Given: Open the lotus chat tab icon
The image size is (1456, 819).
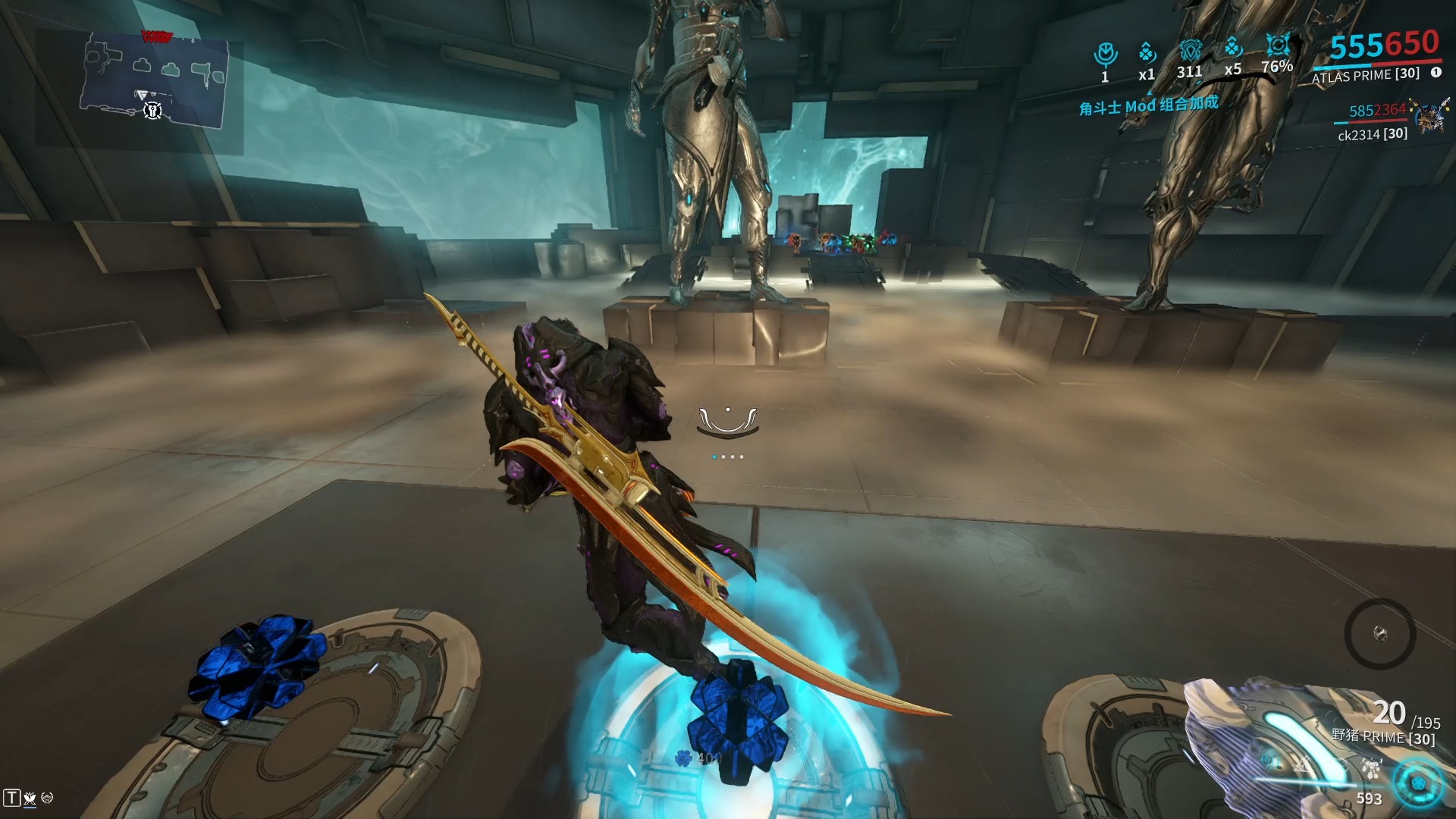Looking at the screenshot, I should 30,798.
